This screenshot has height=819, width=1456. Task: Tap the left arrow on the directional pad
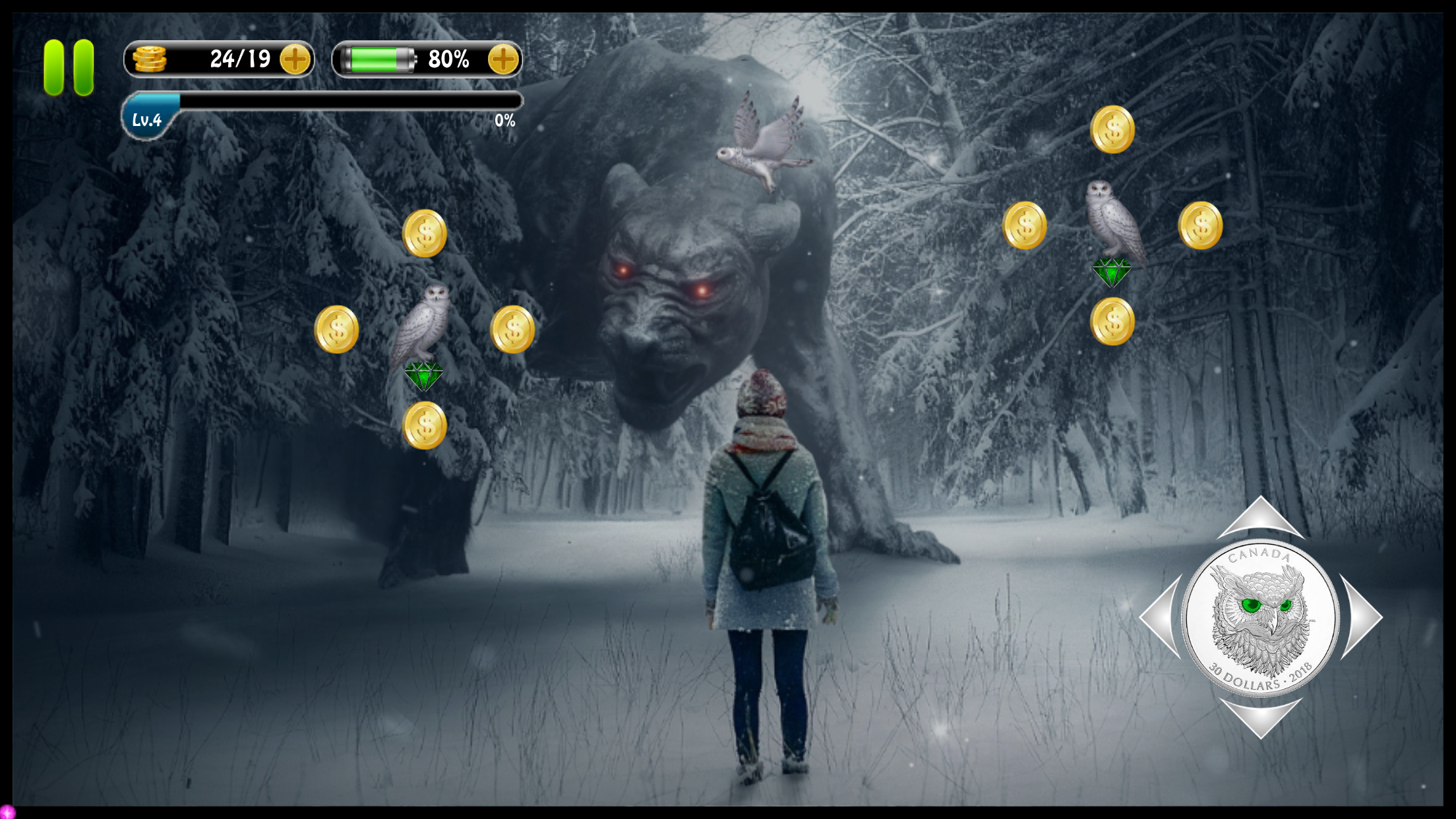pyautogui.click(x=1162, y=616)
